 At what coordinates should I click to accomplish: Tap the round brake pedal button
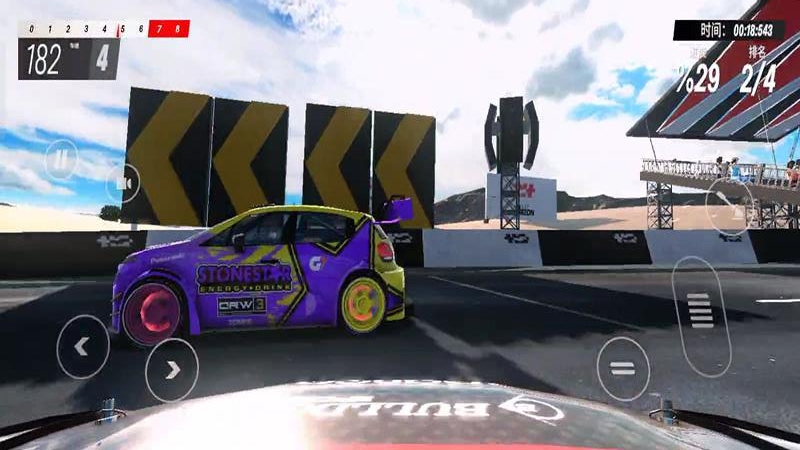click(x=623, y=368)
